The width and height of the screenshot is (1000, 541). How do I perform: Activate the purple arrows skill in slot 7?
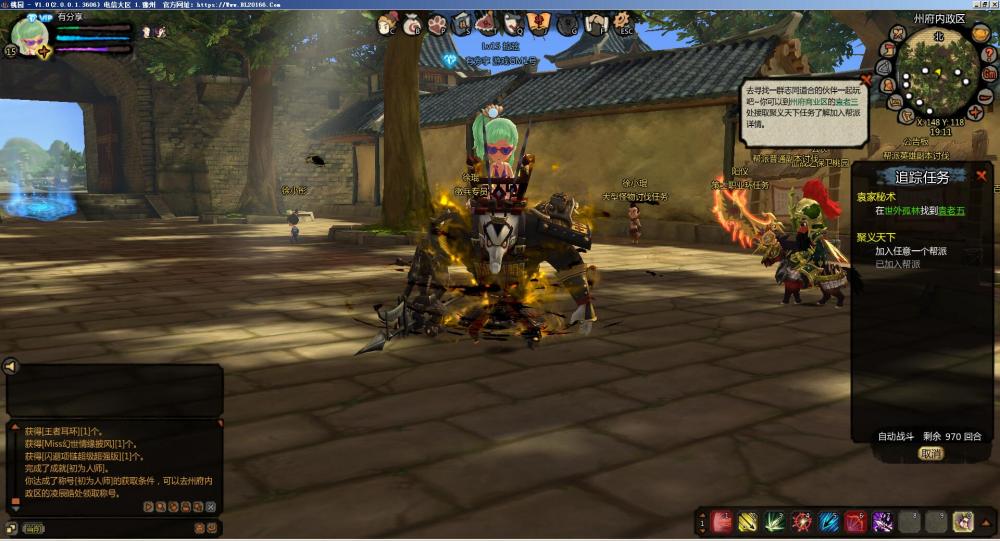pyautogui.click(x=882, y=521)
